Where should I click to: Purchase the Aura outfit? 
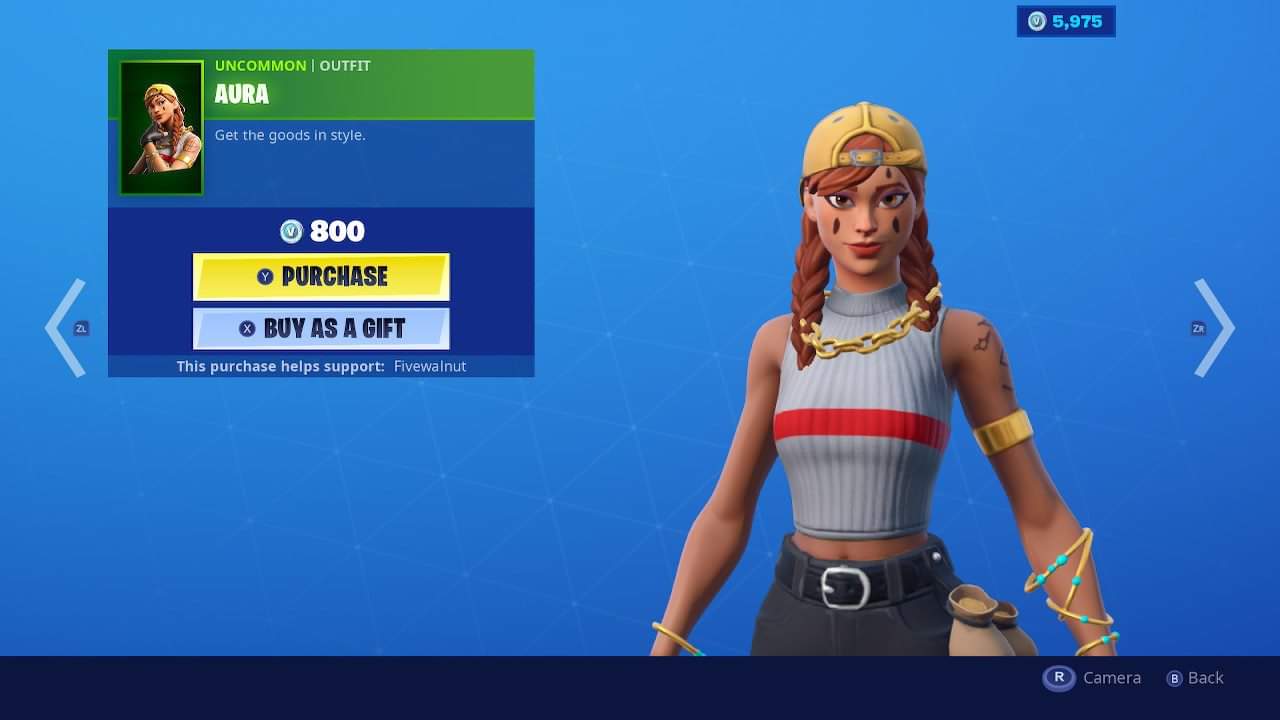point(320,277)
